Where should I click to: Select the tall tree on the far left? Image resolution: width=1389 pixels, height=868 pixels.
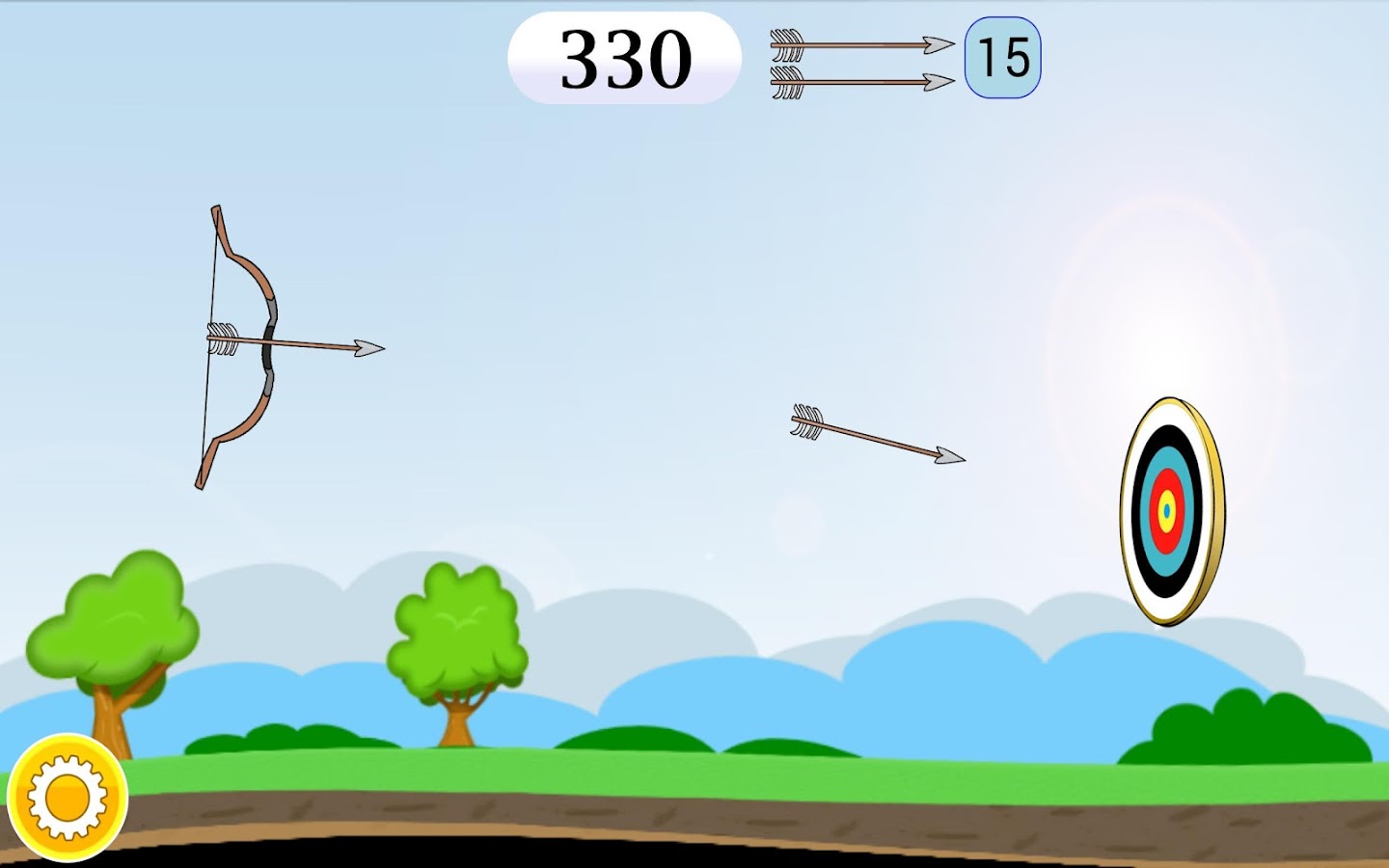[x=116, y=617]
